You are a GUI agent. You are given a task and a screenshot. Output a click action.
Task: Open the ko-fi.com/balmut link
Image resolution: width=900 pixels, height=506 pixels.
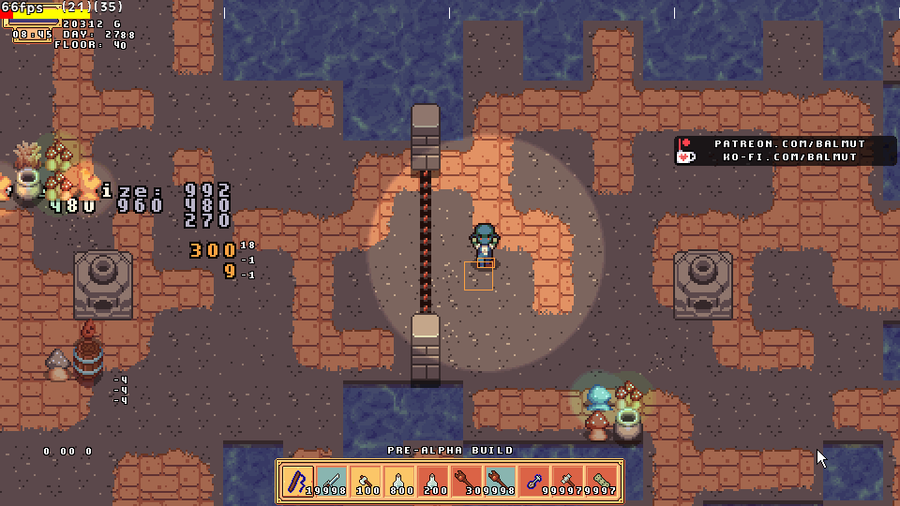coord(789,157)
